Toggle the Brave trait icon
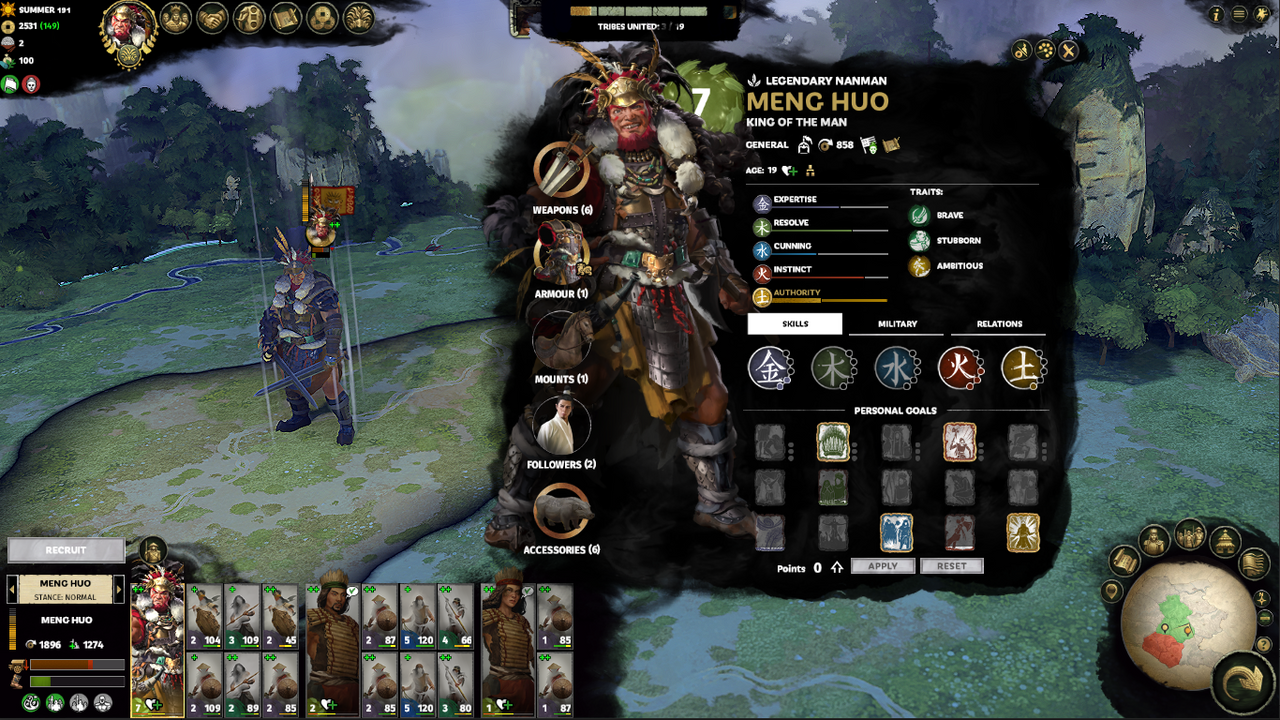The height and width of the screenshot is (720, 1280). point(920,214)
